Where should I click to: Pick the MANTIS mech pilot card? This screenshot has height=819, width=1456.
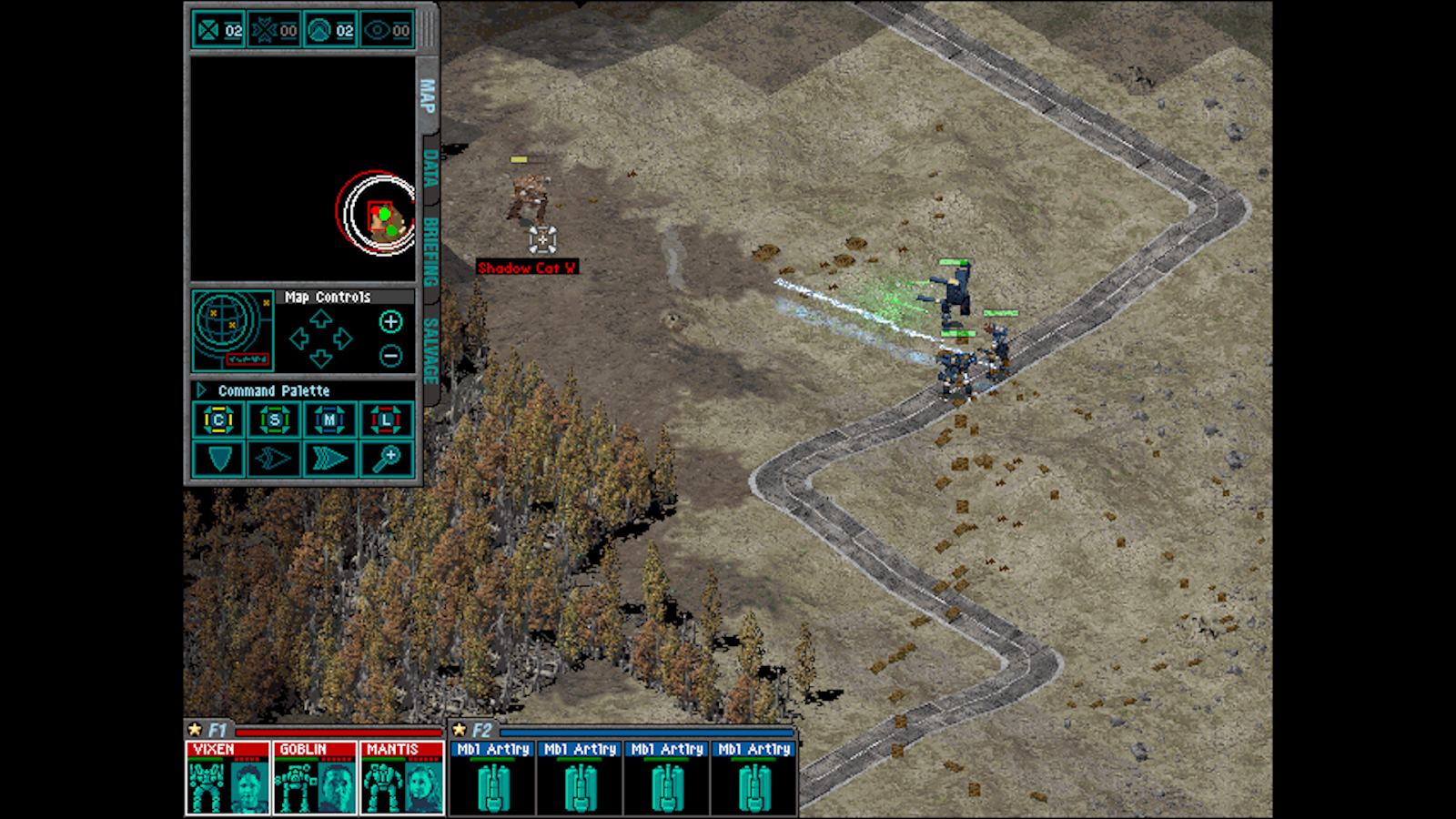point(402,776)
